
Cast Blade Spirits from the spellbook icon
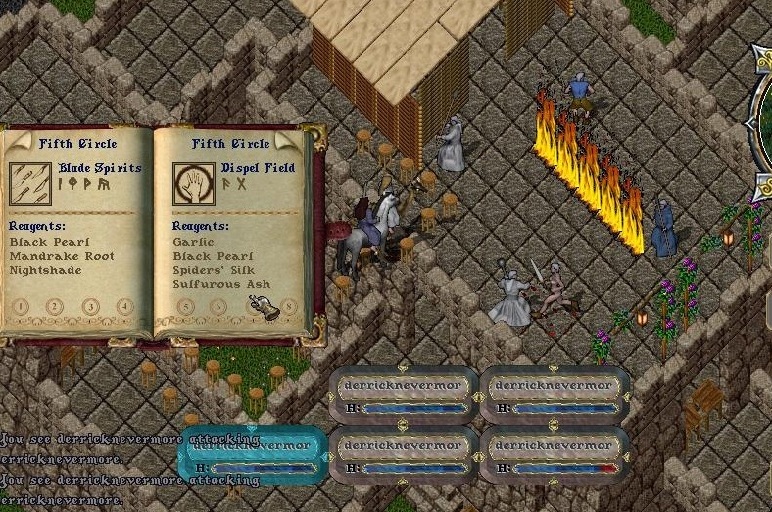pyautogui.click(x=30, y=182)
